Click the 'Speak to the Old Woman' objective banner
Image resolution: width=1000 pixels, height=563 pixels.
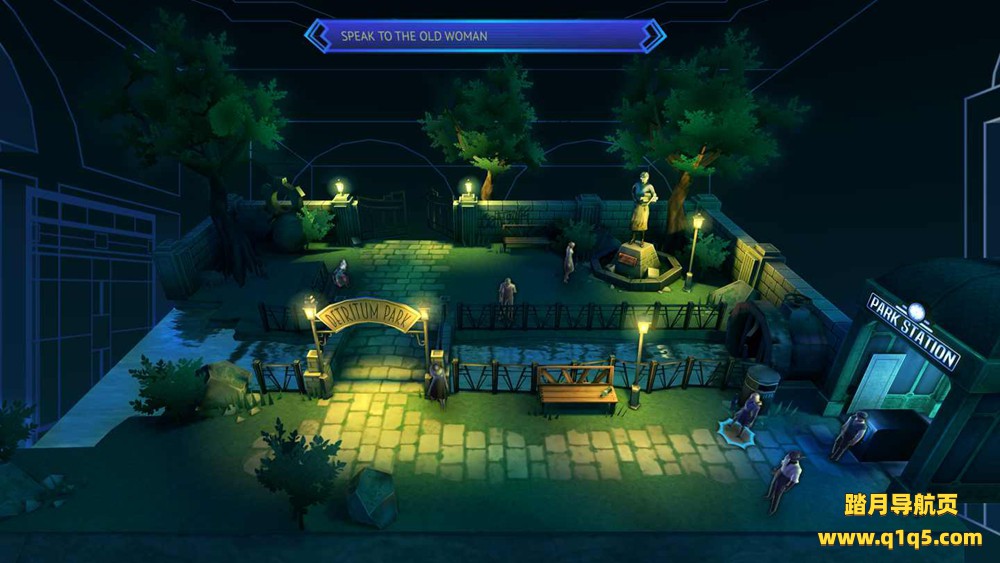[485, 36]
